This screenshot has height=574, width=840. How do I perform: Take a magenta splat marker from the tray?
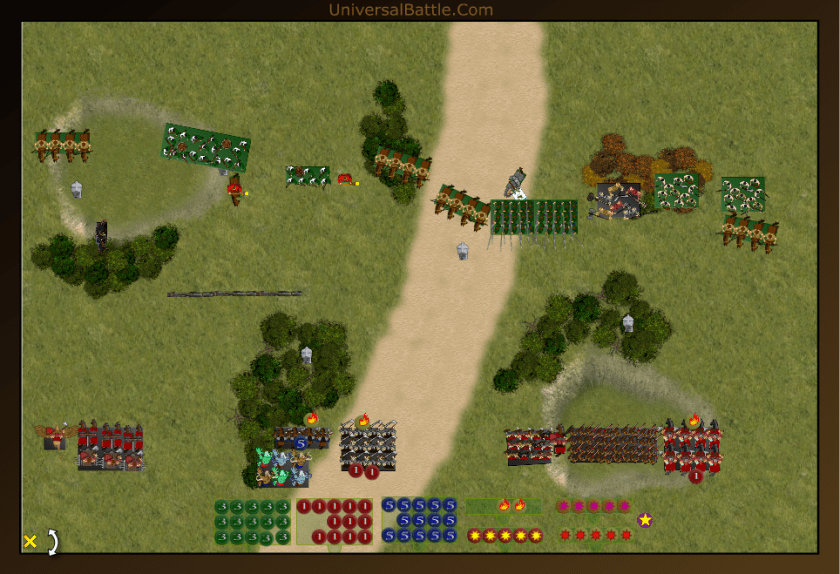594,506
